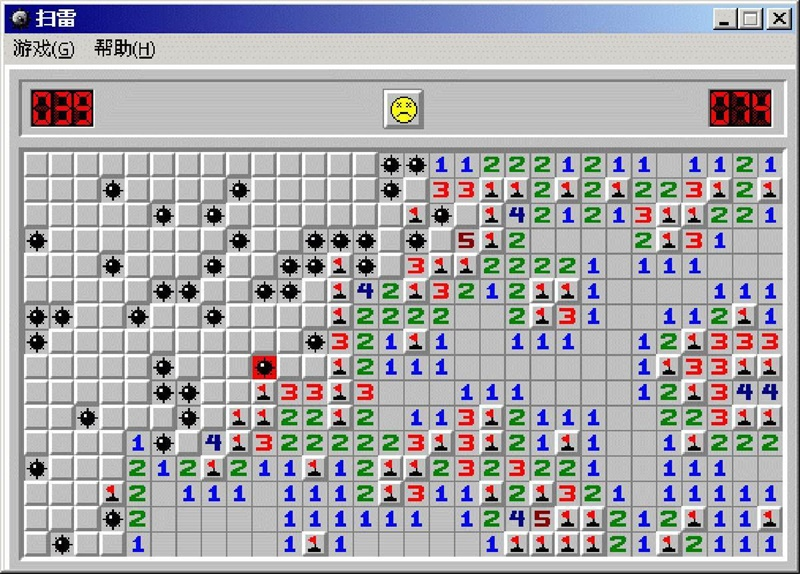
Task: Click the sad face to restart
Action: pyautogui.click(x=403, y=109)
